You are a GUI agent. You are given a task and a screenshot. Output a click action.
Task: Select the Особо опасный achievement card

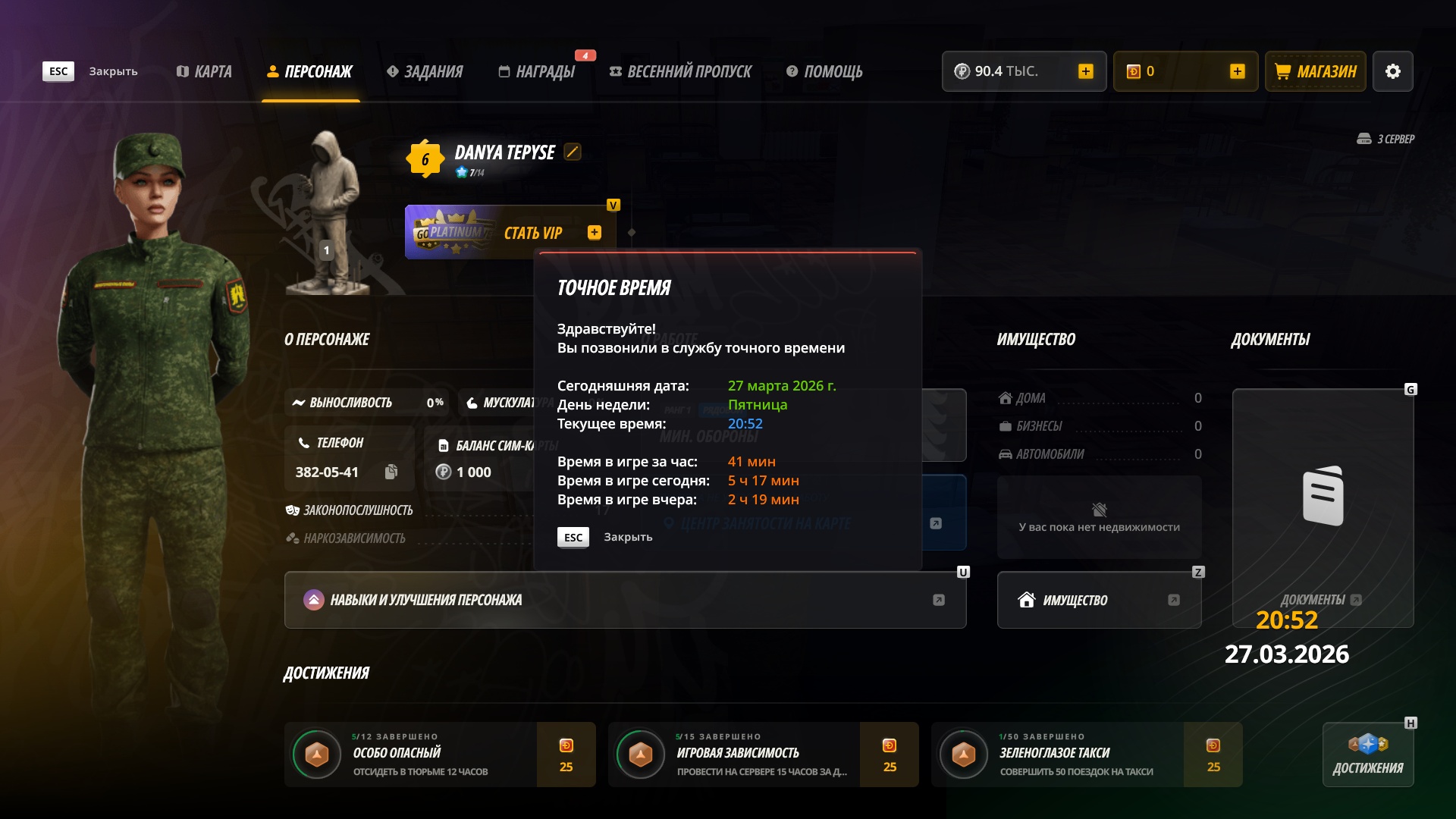pyautogui.click(x=440, y=755)
